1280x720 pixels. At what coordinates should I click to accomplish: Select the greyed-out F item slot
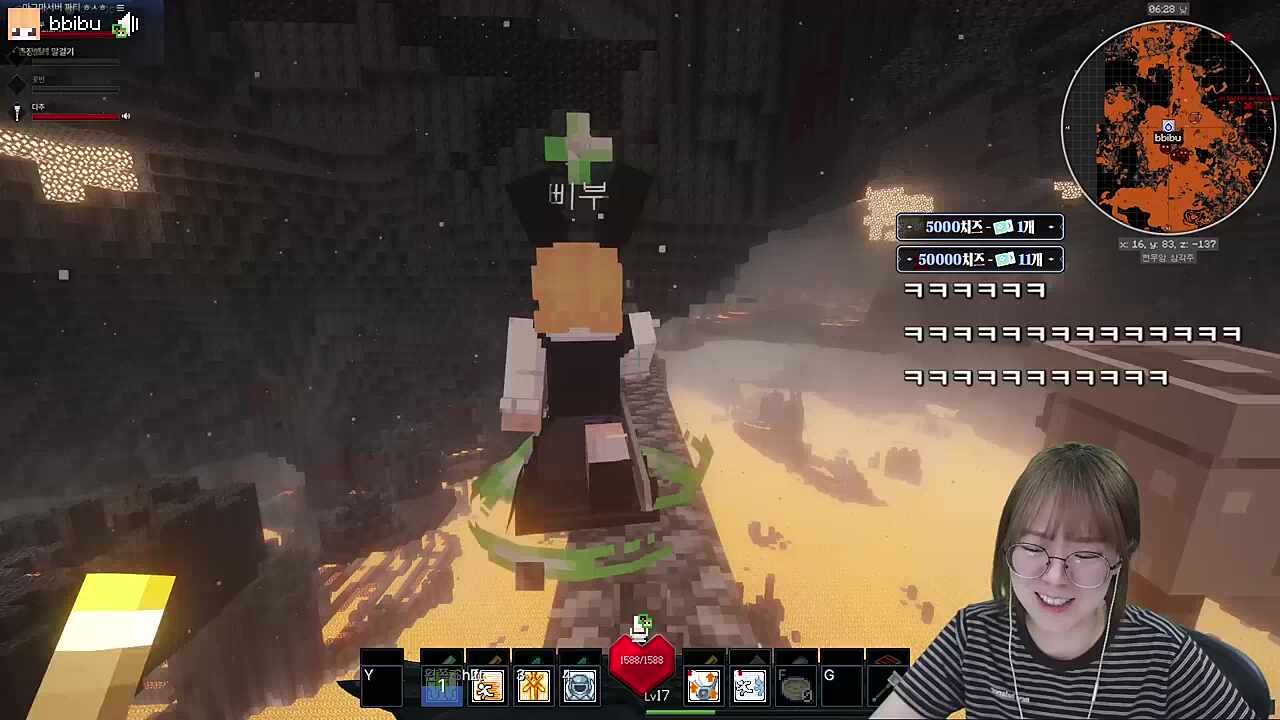coord(795,687)
